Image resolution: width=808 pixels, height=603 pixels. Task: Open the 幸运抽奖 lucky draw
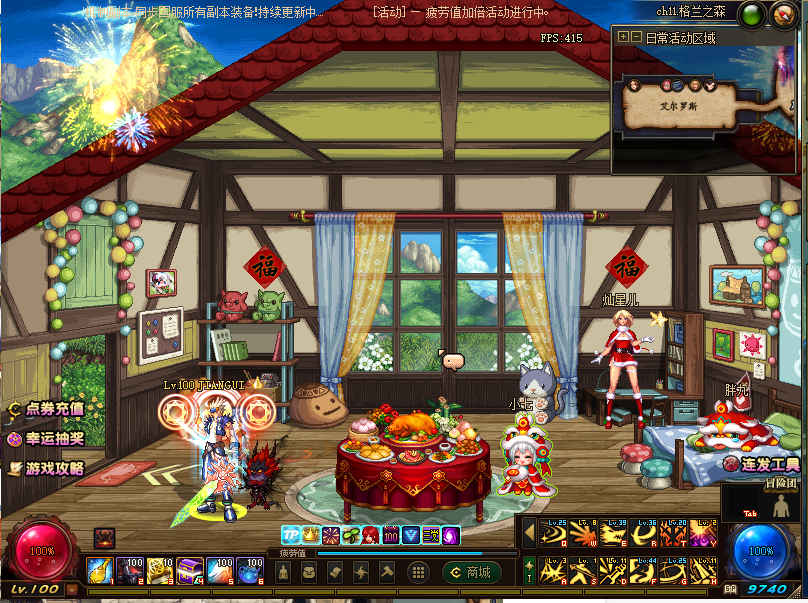tap(46, 438)
